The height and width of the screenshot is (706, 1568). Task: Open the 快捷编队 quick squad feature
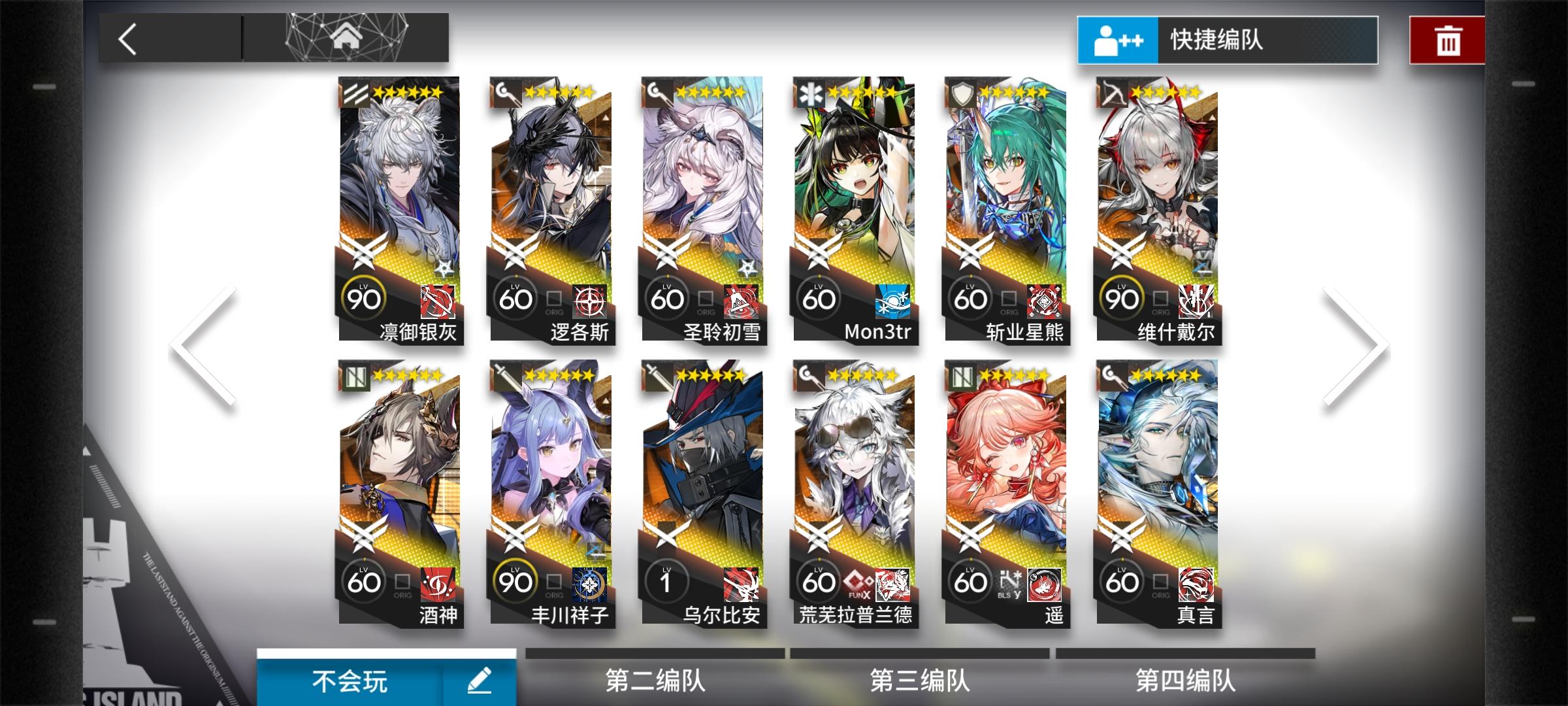tap(1227, 40)
